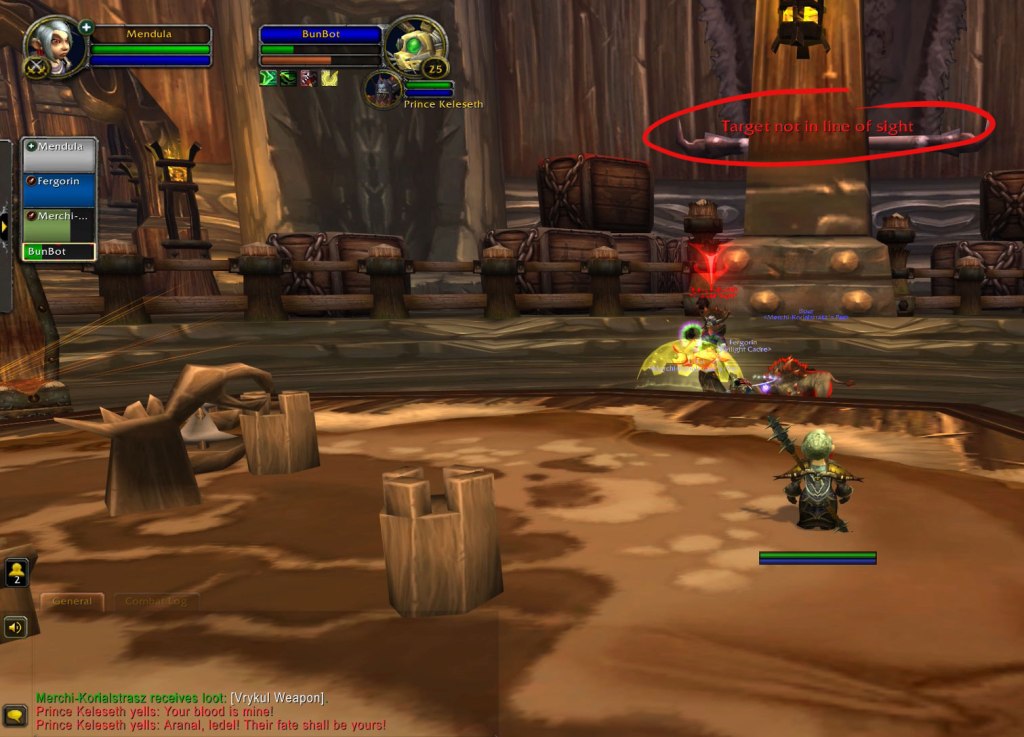Screen dimensions: 1024x737
Task: Click Prince Keleseth target-of-target portrait
Action: [x=382, y=89]
